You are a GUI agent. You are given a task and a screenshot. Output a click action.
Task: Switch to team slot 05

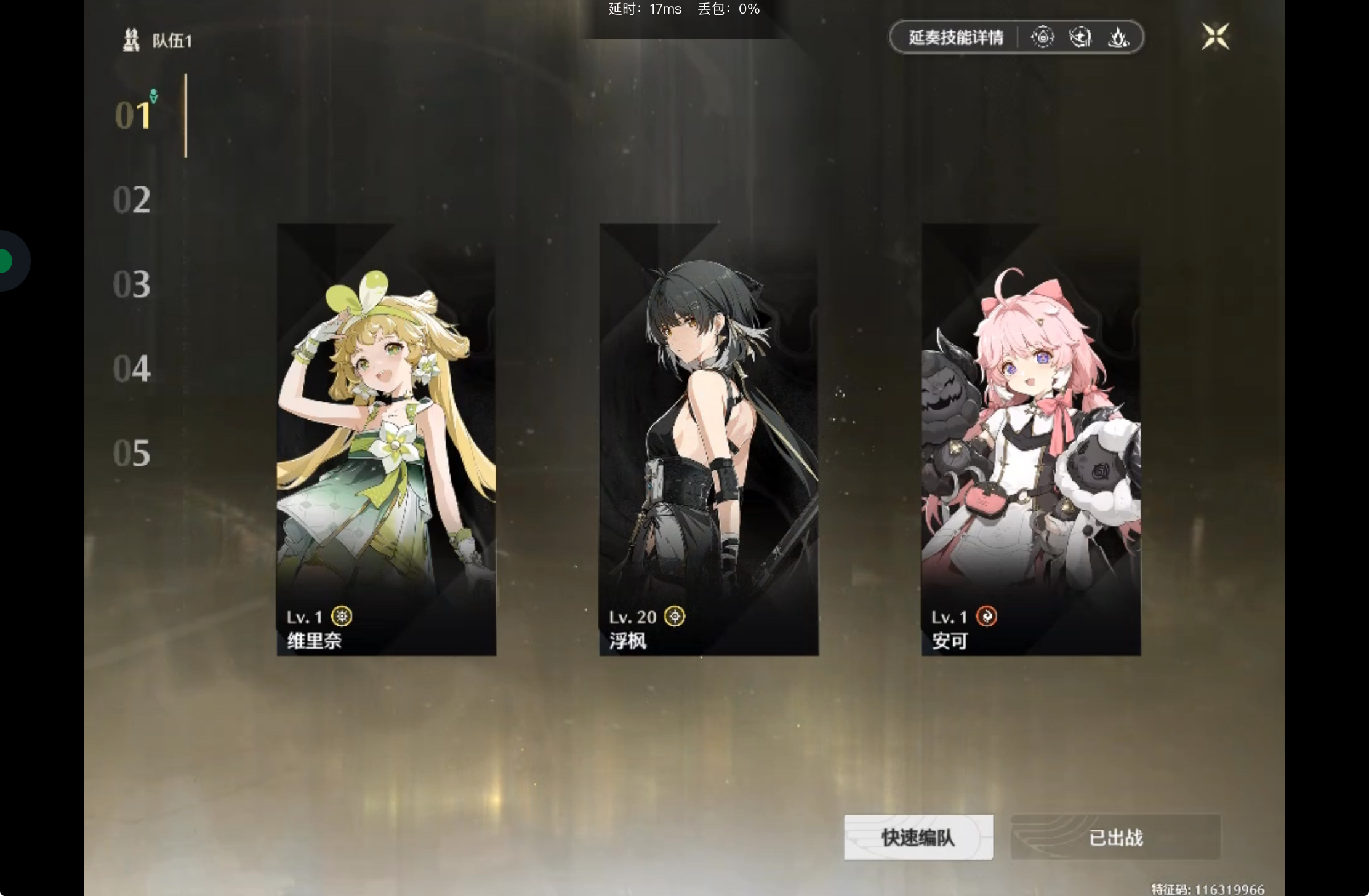pyautogui.click(x=132, y=453)
